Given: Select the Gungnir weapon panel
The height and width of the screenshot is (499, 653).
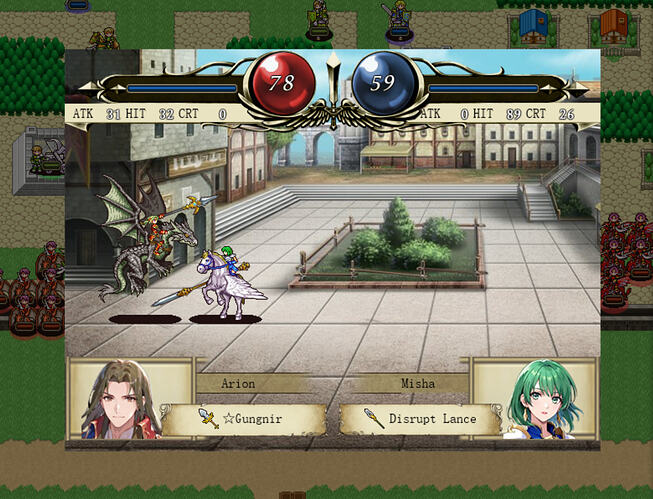Looking at the screenshot, I should [245, 419].
